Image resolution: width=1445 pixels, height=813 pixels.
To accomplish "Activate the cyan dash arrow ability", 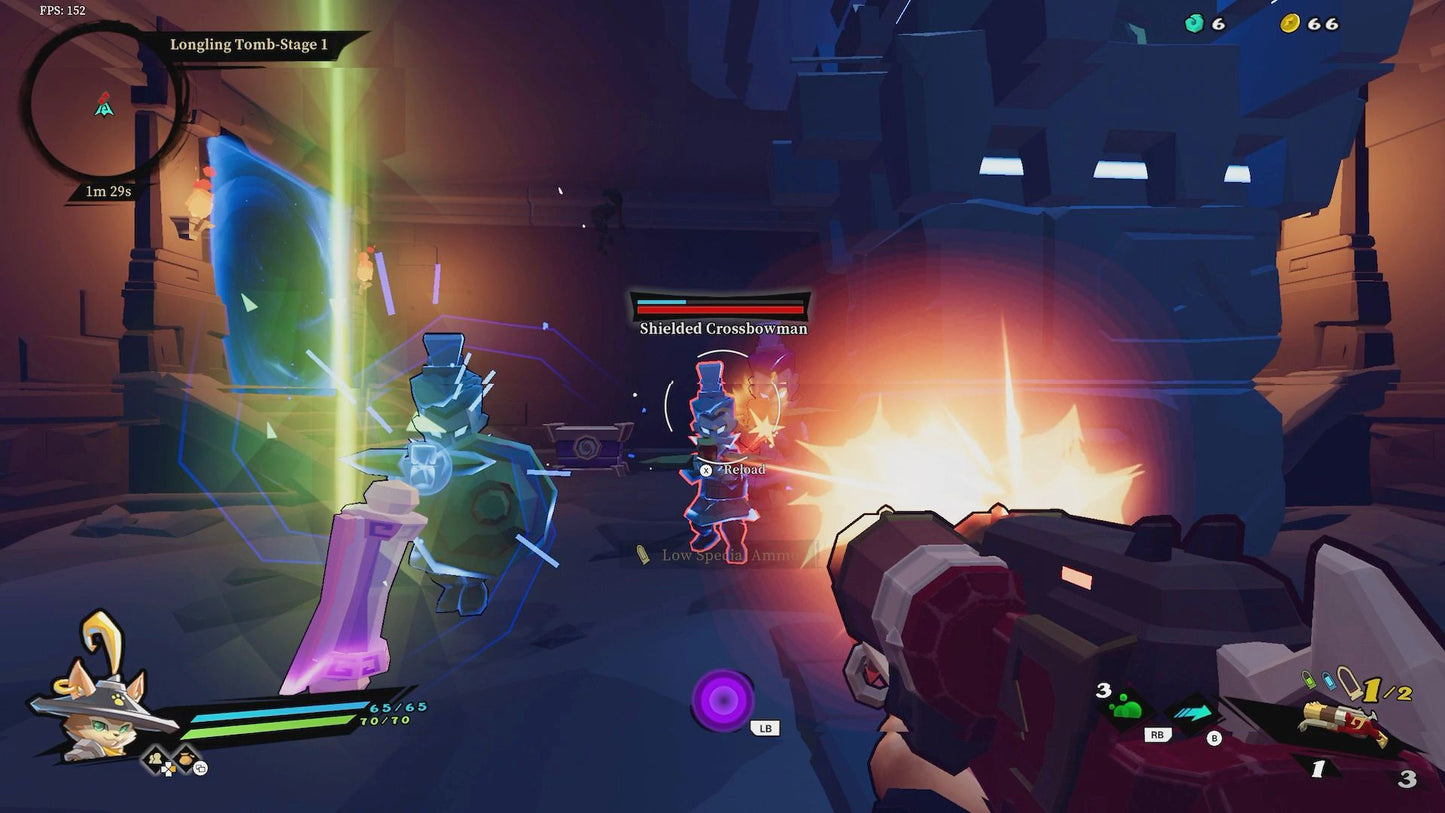I will coord(1194,713).
